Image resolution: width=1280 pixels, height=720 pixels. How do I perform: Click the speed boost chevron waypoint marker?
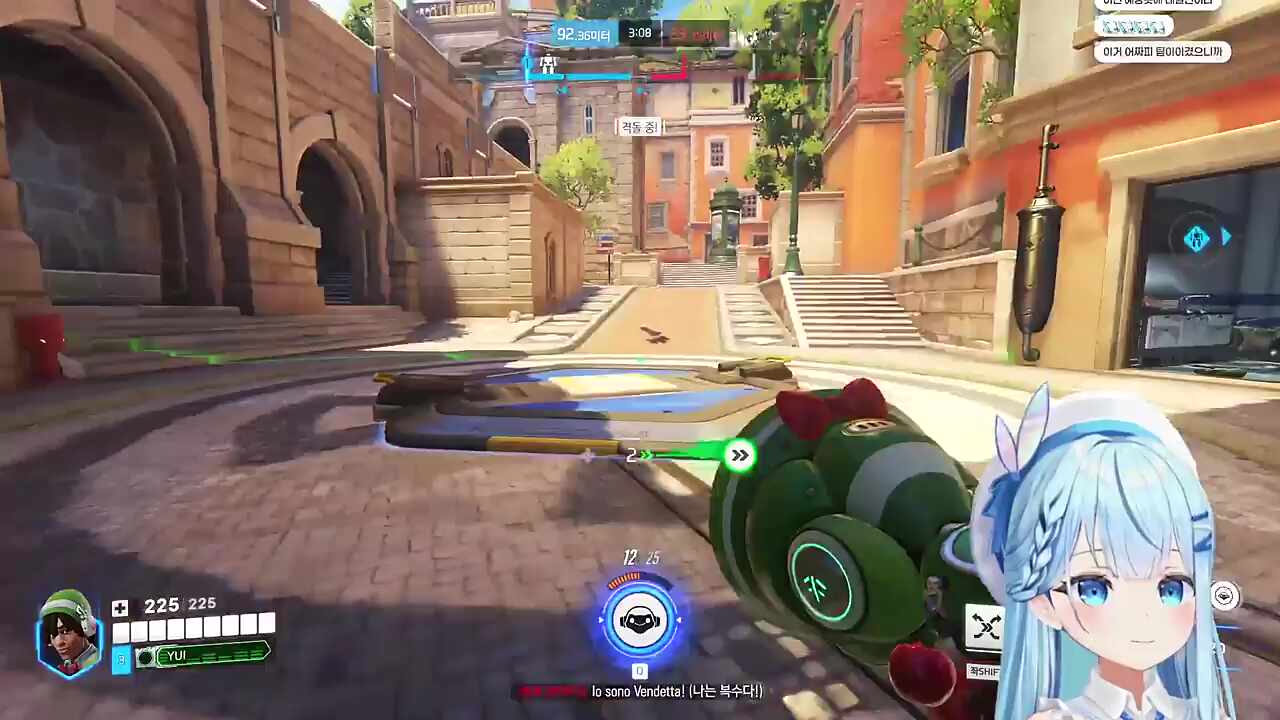739,456
